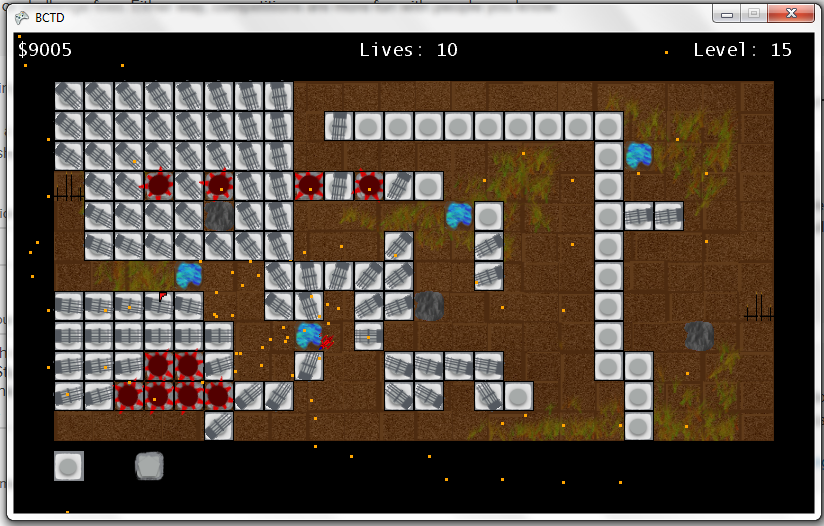Minimize the BCTD window
This screenshot has width=824, height=526.
click(727, 14)
